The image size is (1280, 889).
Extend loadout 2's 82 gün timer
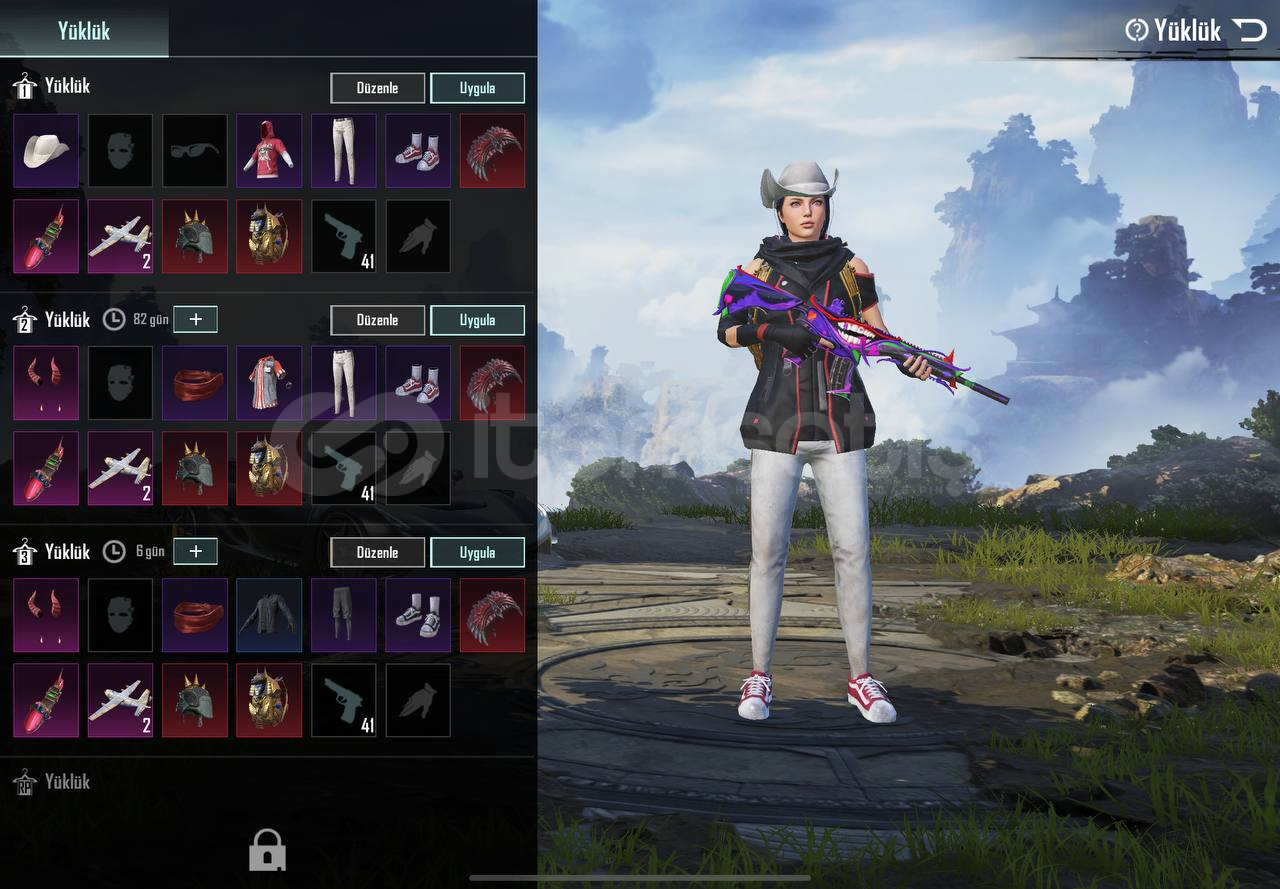click(x=195, y=320)
